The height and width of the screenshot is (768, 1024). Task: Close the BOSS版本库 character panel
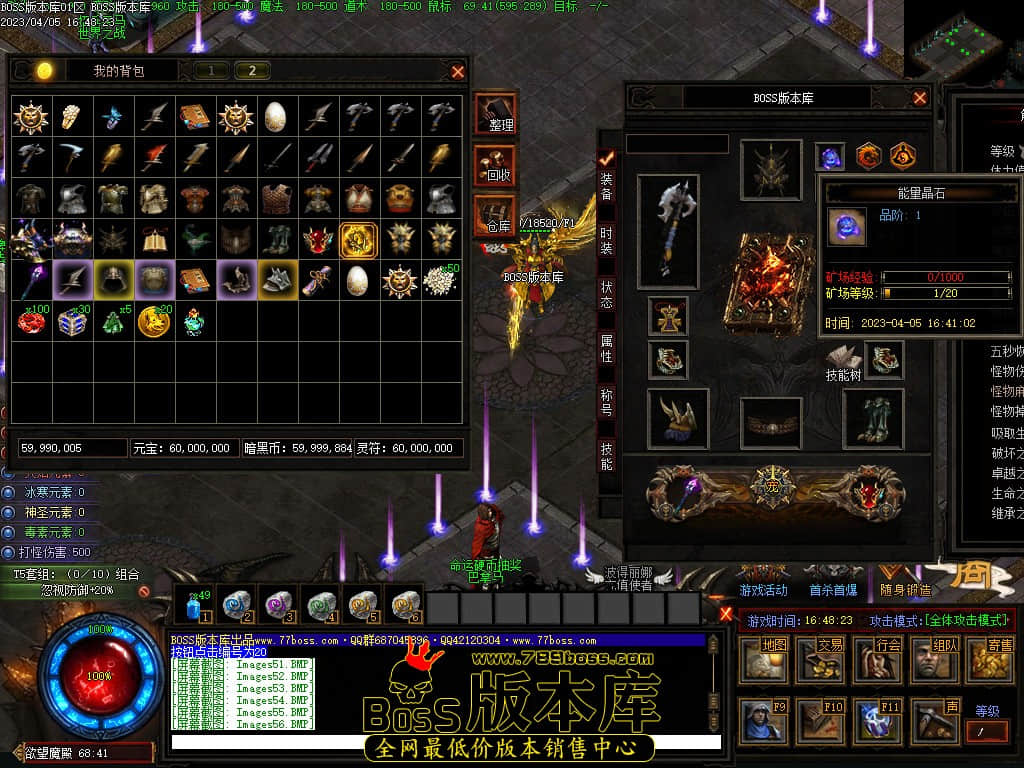920,98
